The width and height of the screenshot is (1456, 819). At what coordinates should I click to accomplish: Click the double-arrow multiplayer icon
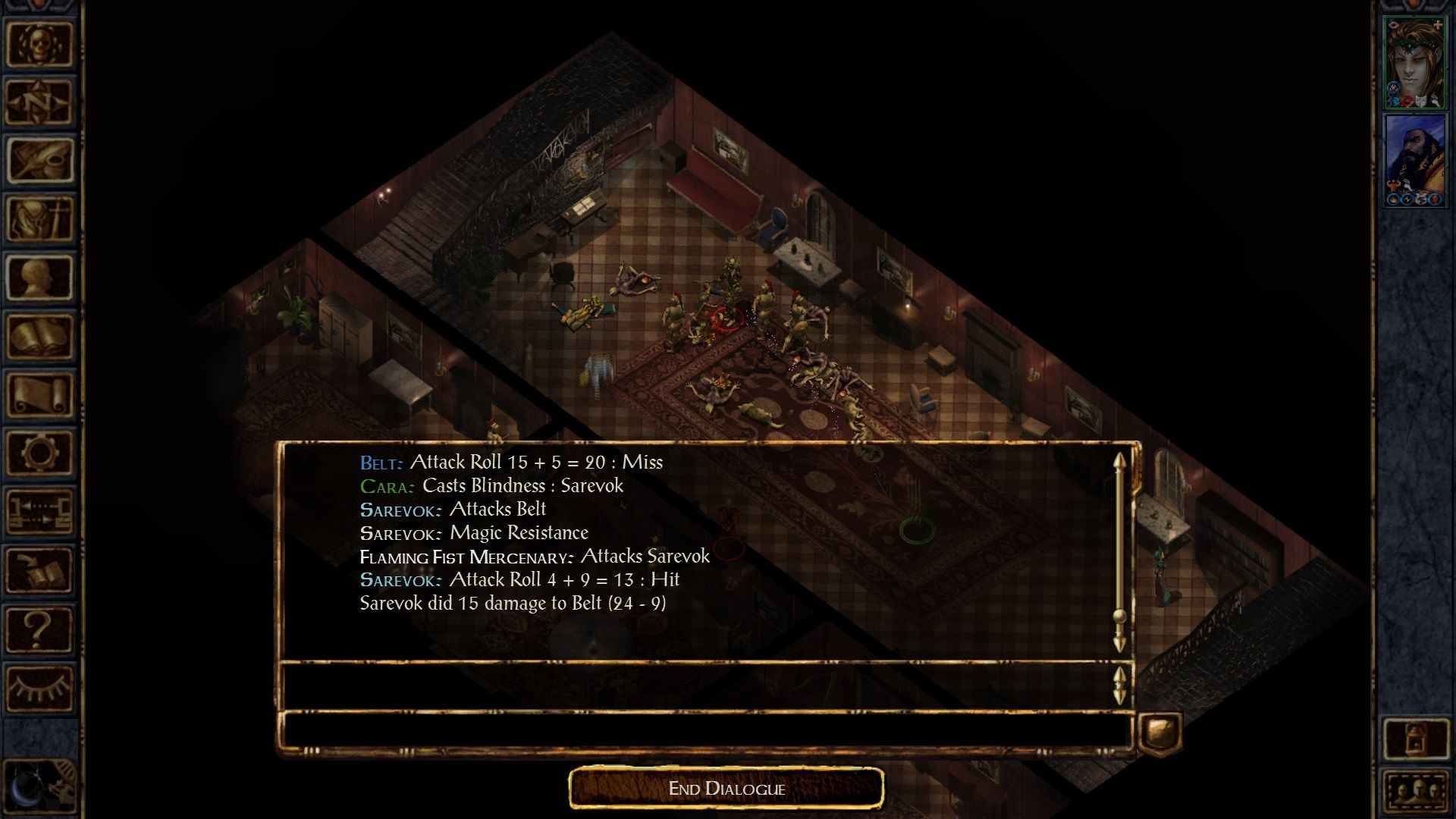point(39,511)
